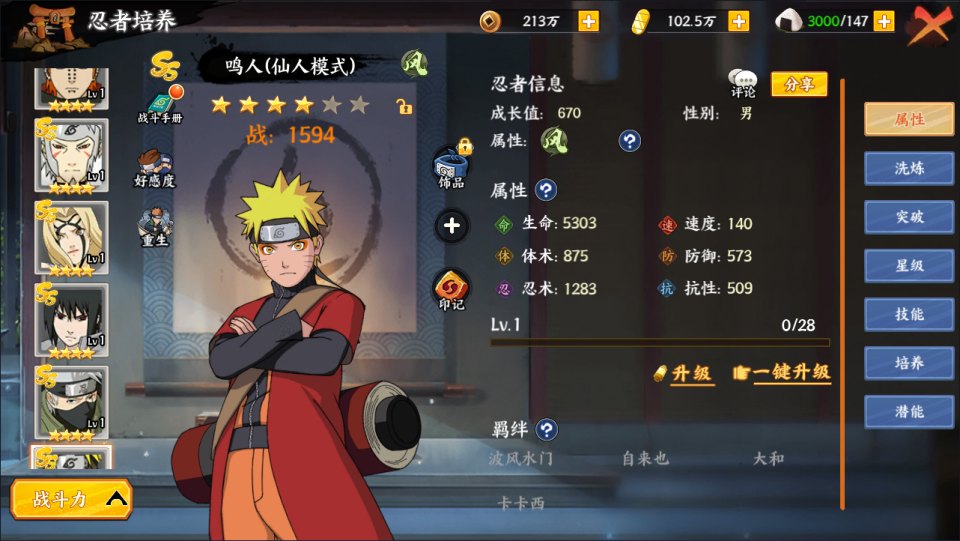The image size is (960, 541).
Task: Switch to the 潜能 potential tab
Action: pos(908,411)
